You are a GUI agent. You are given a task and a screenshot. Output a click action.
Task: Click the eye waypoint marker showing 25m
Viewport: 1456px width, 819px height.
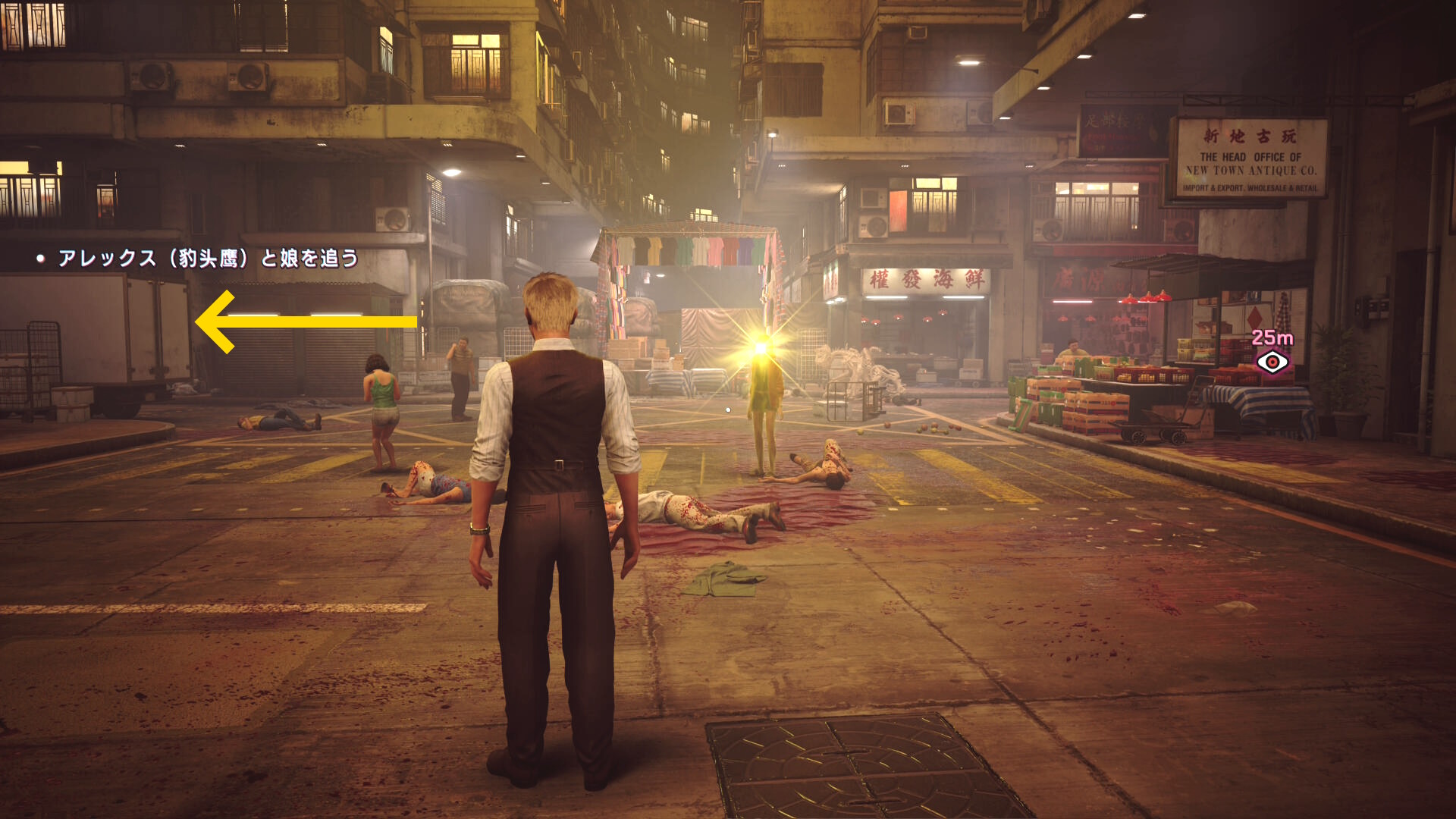[1272, 362]
